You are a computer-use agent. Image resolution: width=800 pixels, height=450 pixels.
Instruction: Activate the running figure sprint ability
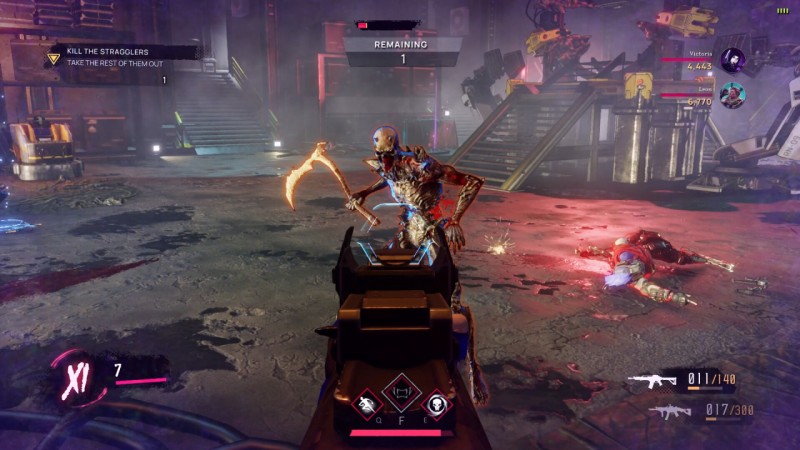click(365, 402)
